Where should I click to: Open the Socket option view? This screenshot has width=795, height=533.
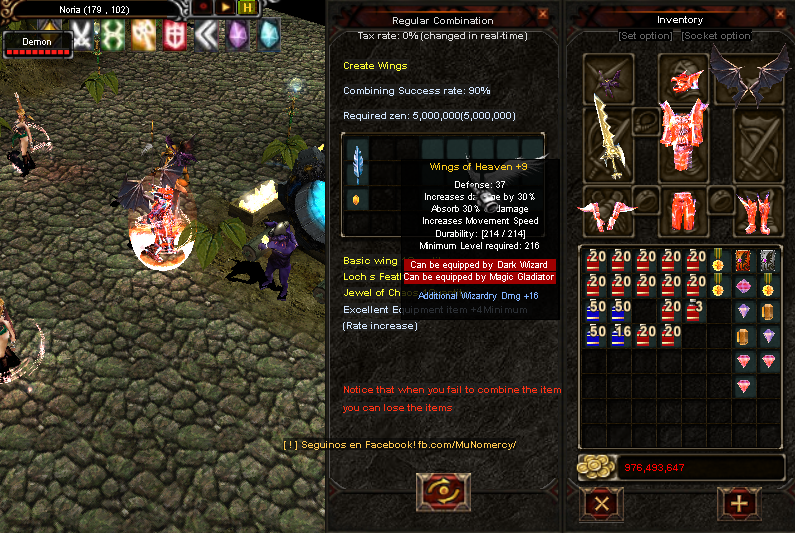pos(716,36)
